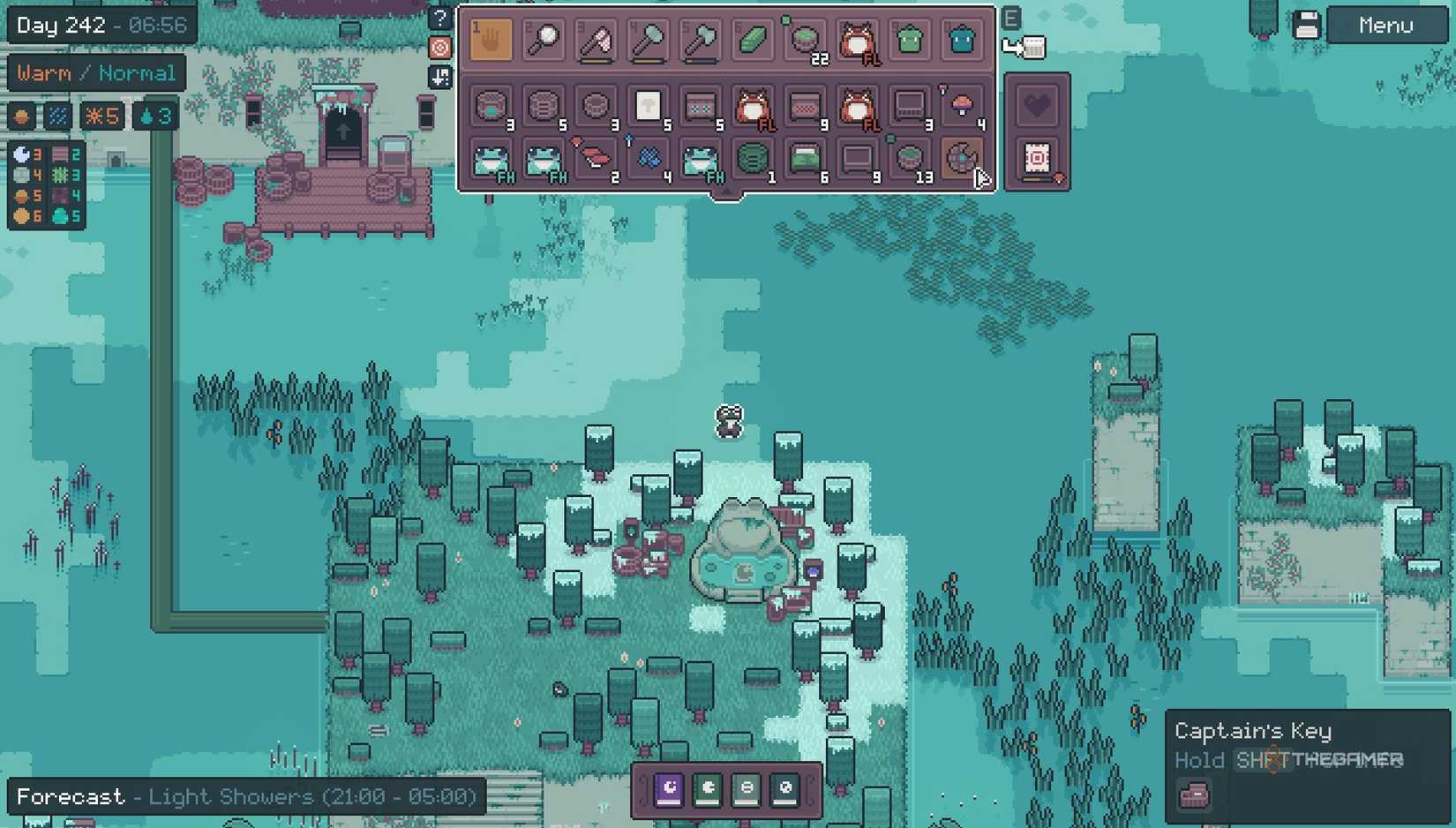The height and width of the screenshot is (828, 1456).
Task: Select the watering can with 22 uses
Action: tap(806, 39)
